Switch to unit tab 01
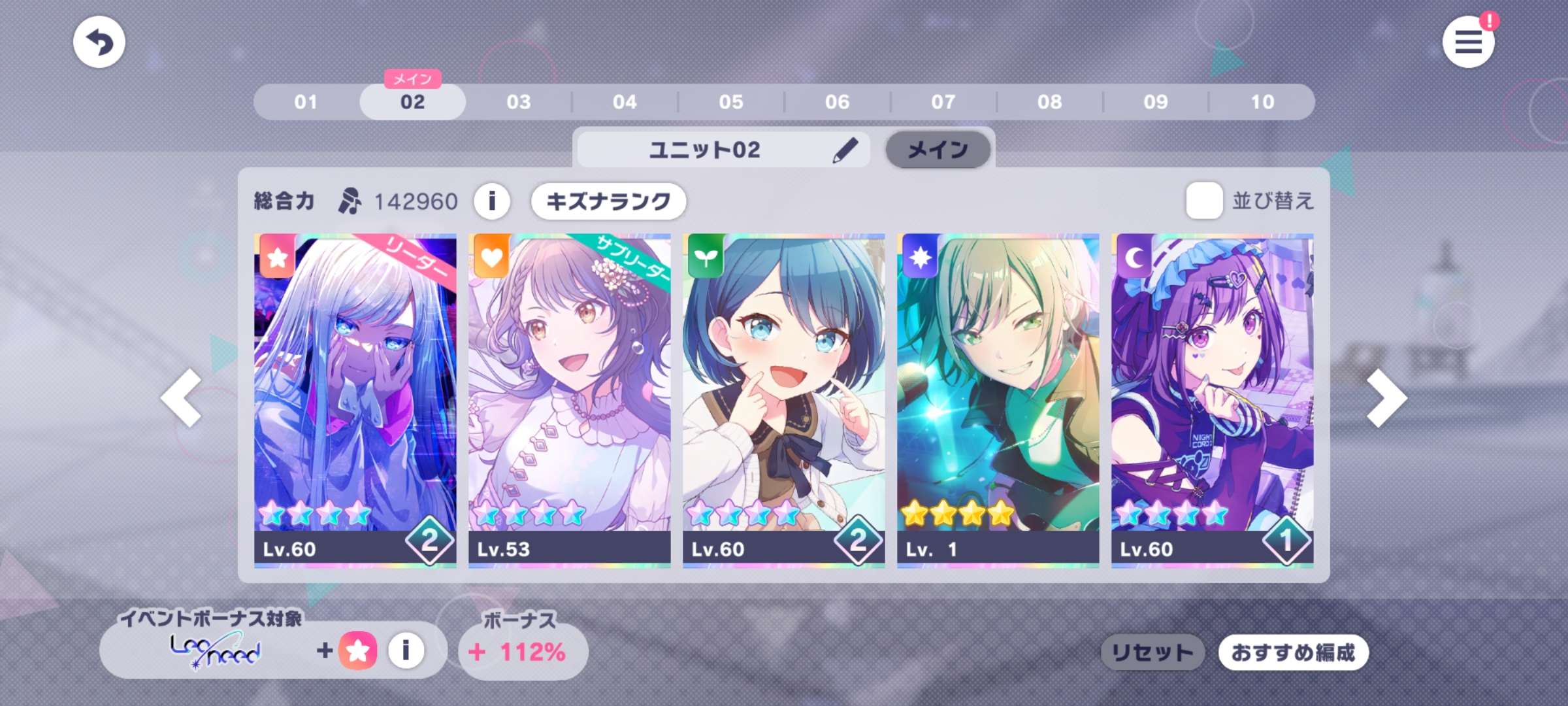This screenshot has width=1568, height=706. click(306, 102)
